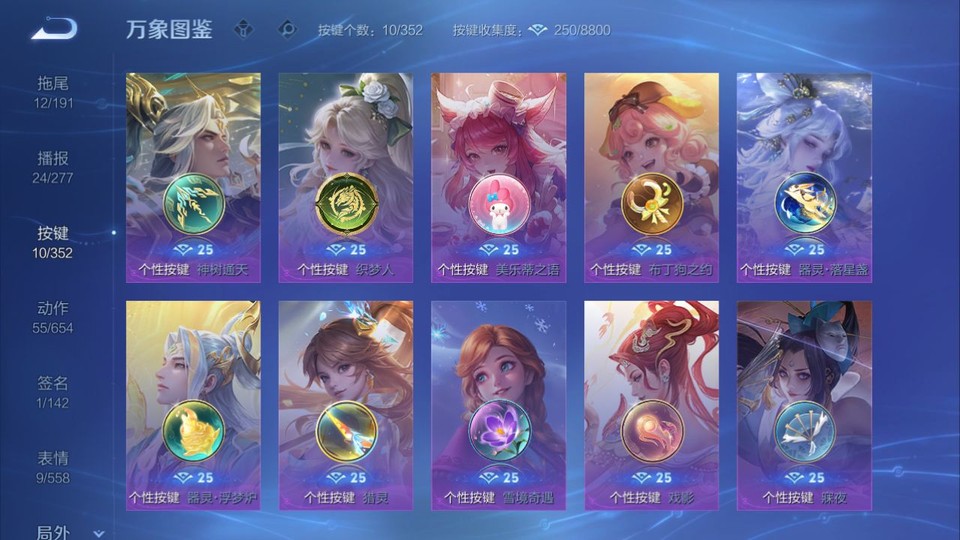This screenshot has height=540, width=960.
Task: Open the 签名 tab
Action: [54, 391]
